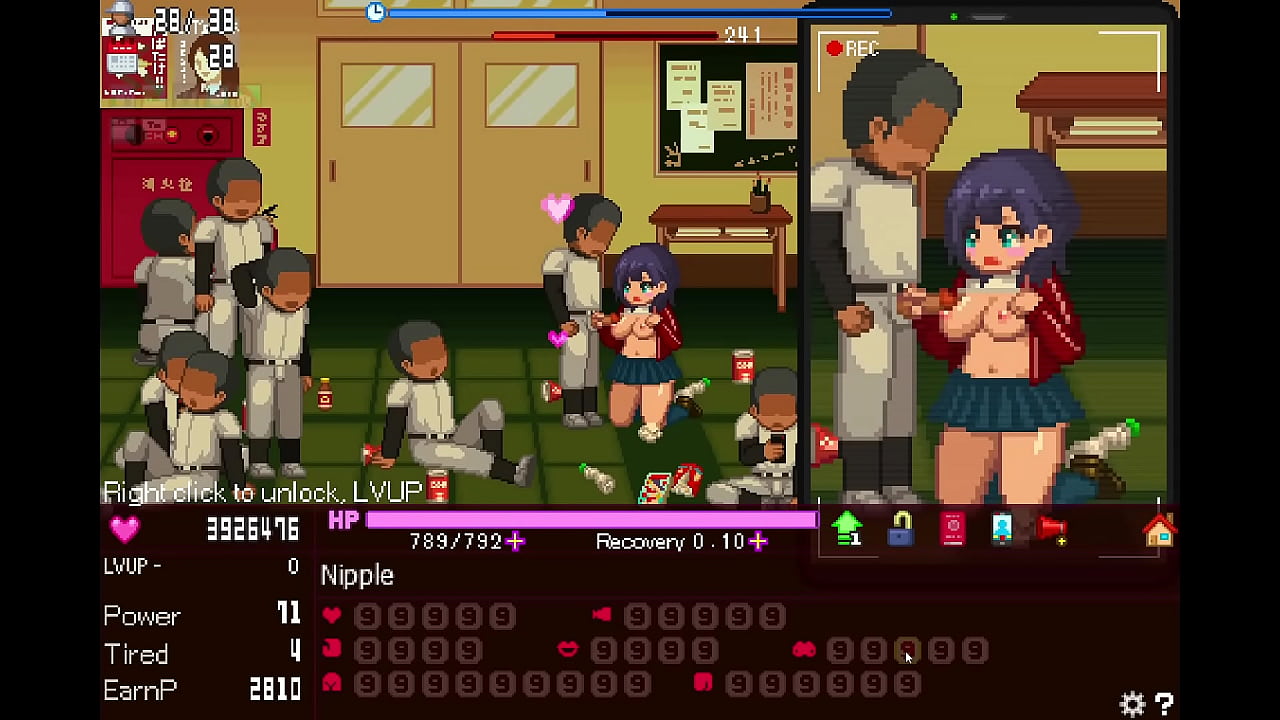Increase max HP with the plus button
The width and height of the screenshot is (1280, 720).
coord(515,541)
